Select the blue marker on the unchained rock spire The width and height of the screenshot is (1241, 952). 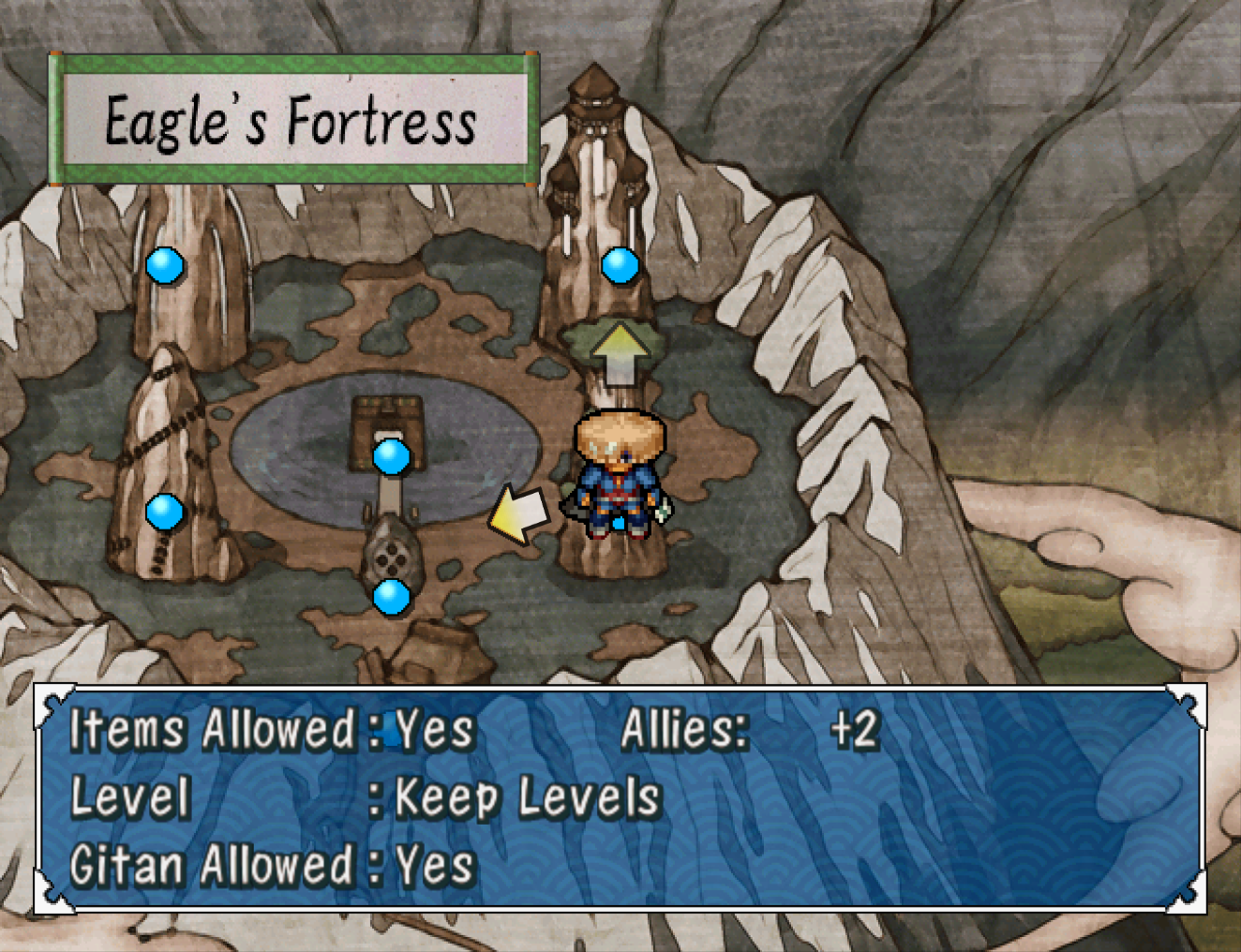pos(165,265)
